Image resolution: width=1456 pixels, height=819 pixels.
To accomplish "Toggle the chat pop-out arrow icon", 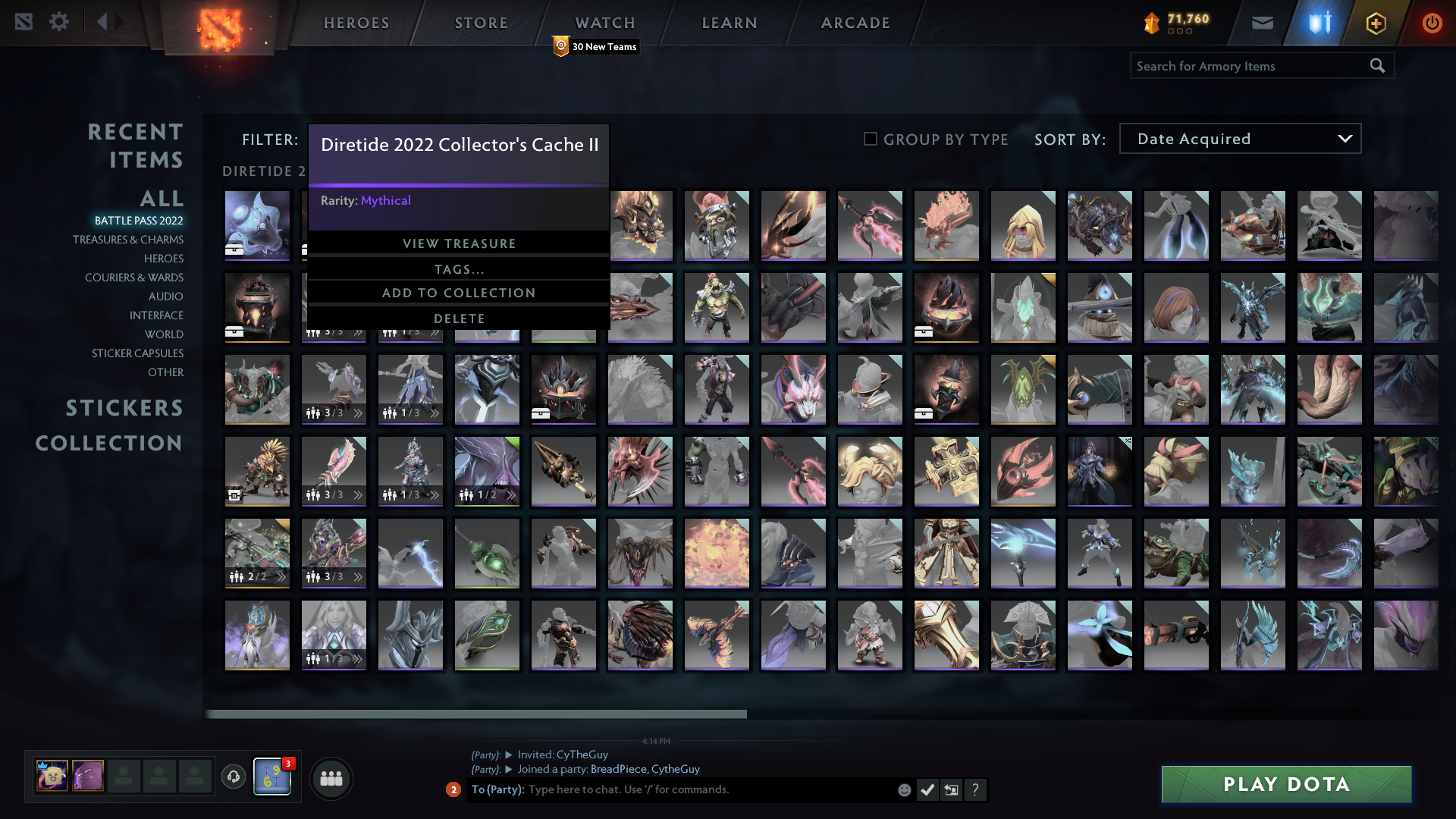I will tap(952, 789).
